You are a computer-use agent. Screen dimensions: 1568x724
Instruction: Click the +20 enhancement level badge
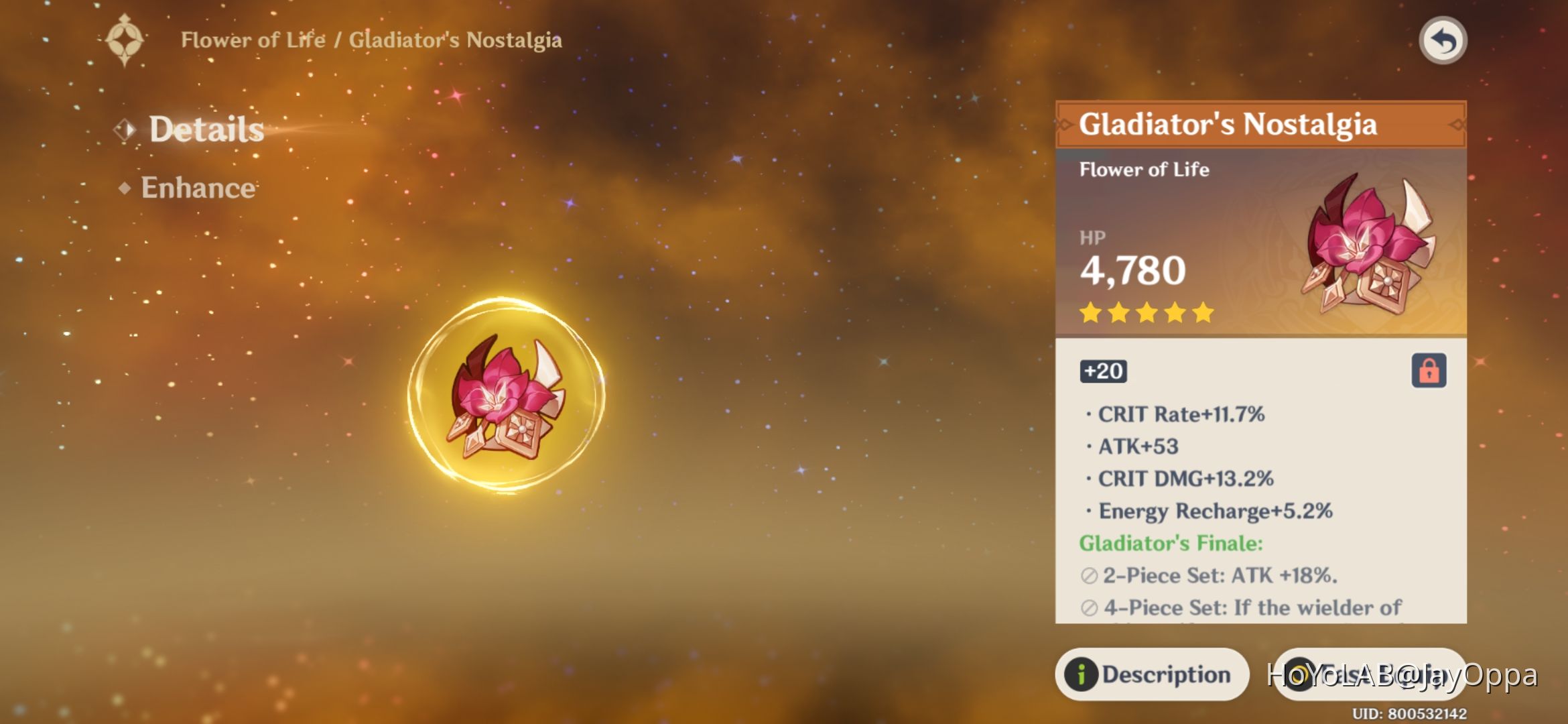1103,371
